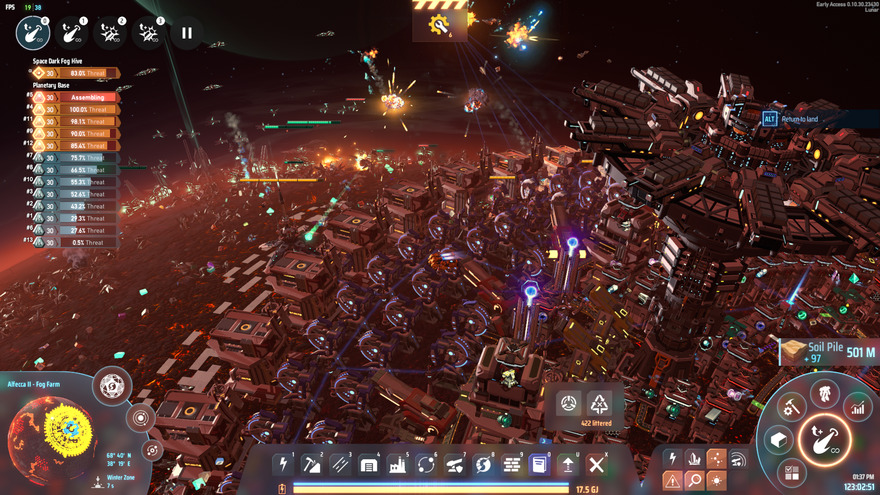
Task: Activate the dismantle X tool
Action: [x=596, y=464]
